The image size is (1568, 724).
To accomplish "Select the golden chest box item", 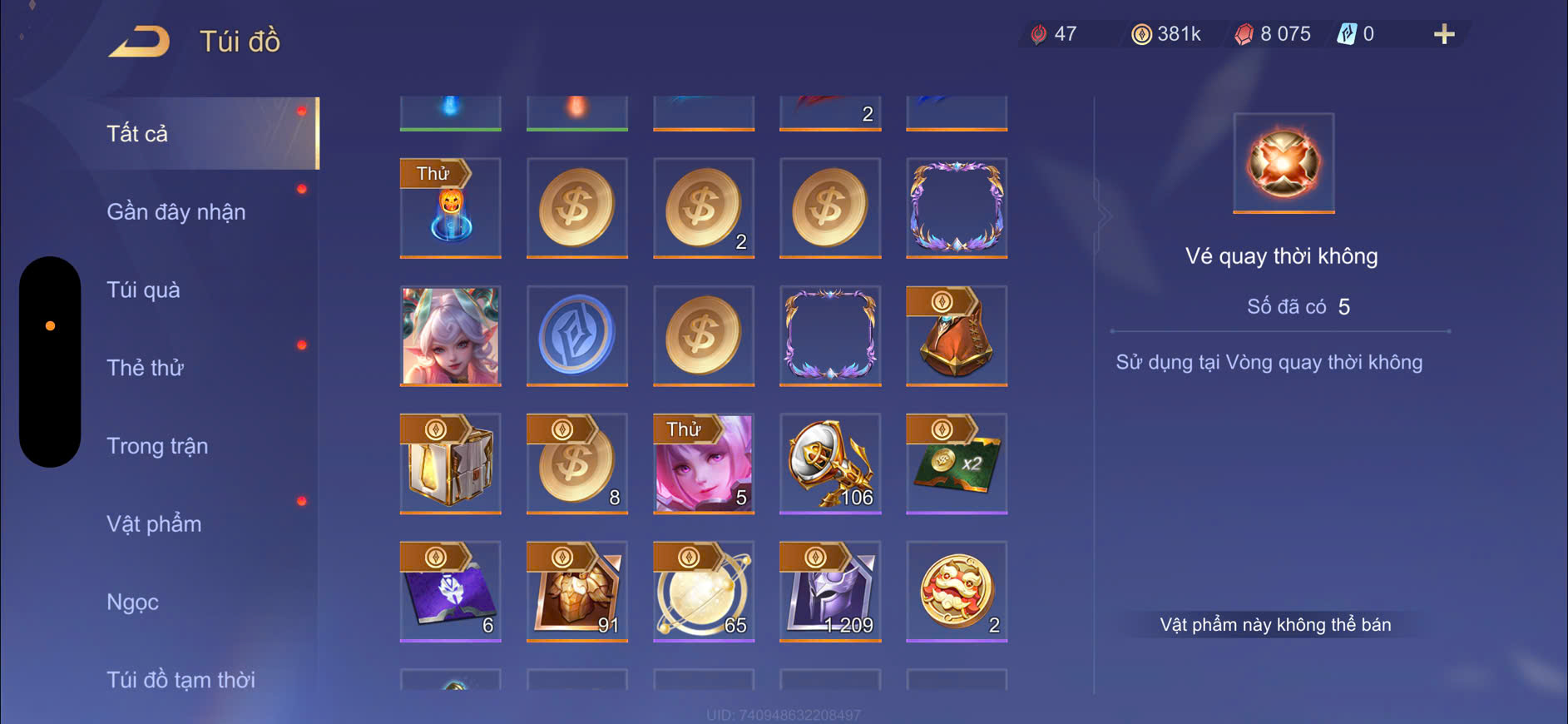I will tap(450, 463).
